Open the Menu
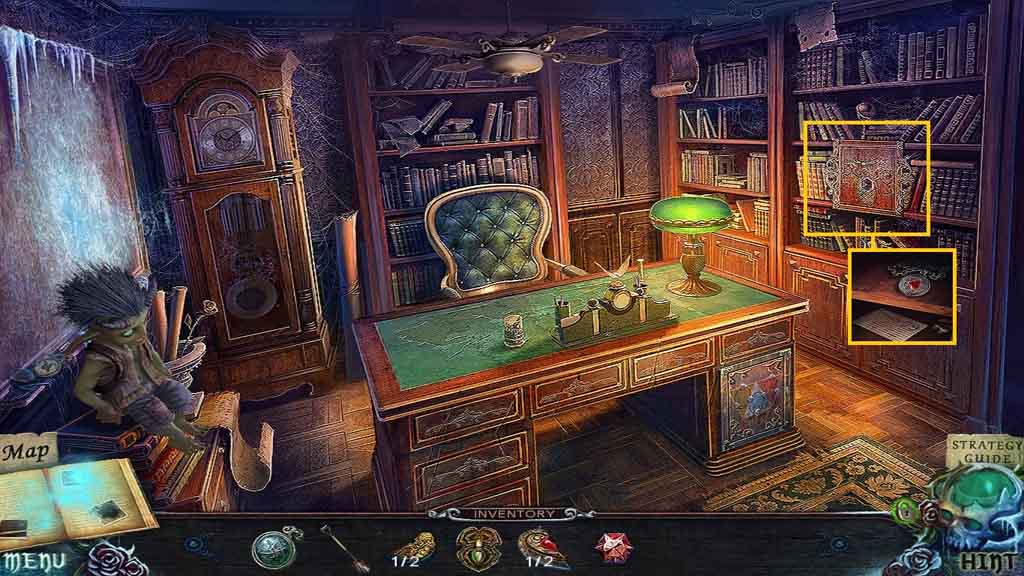 coord(37,561)
